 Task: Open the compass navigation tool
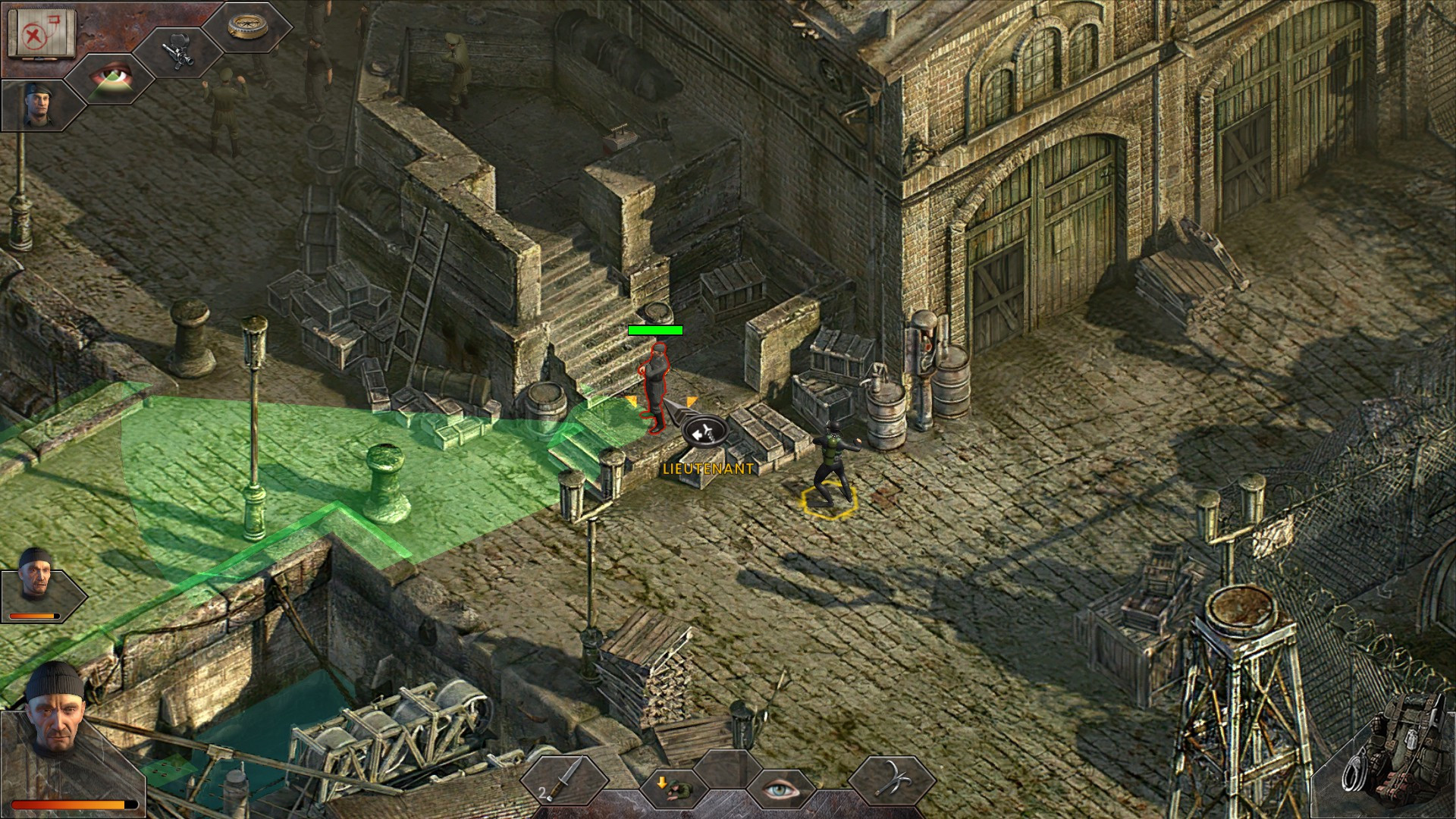pyautogui.click(x=246, y=27)
